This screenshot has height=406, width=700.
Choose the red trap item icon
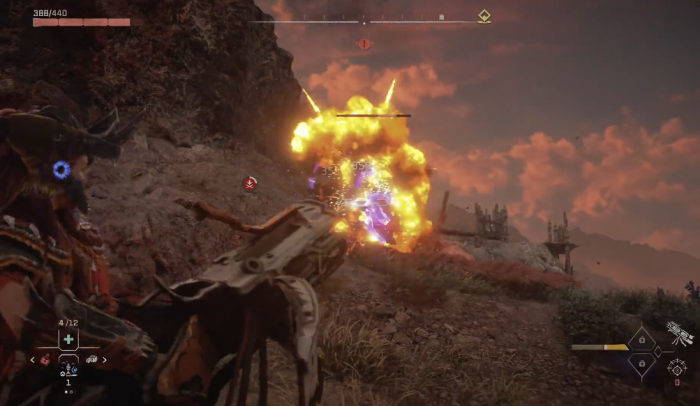[x=45, y=360]
